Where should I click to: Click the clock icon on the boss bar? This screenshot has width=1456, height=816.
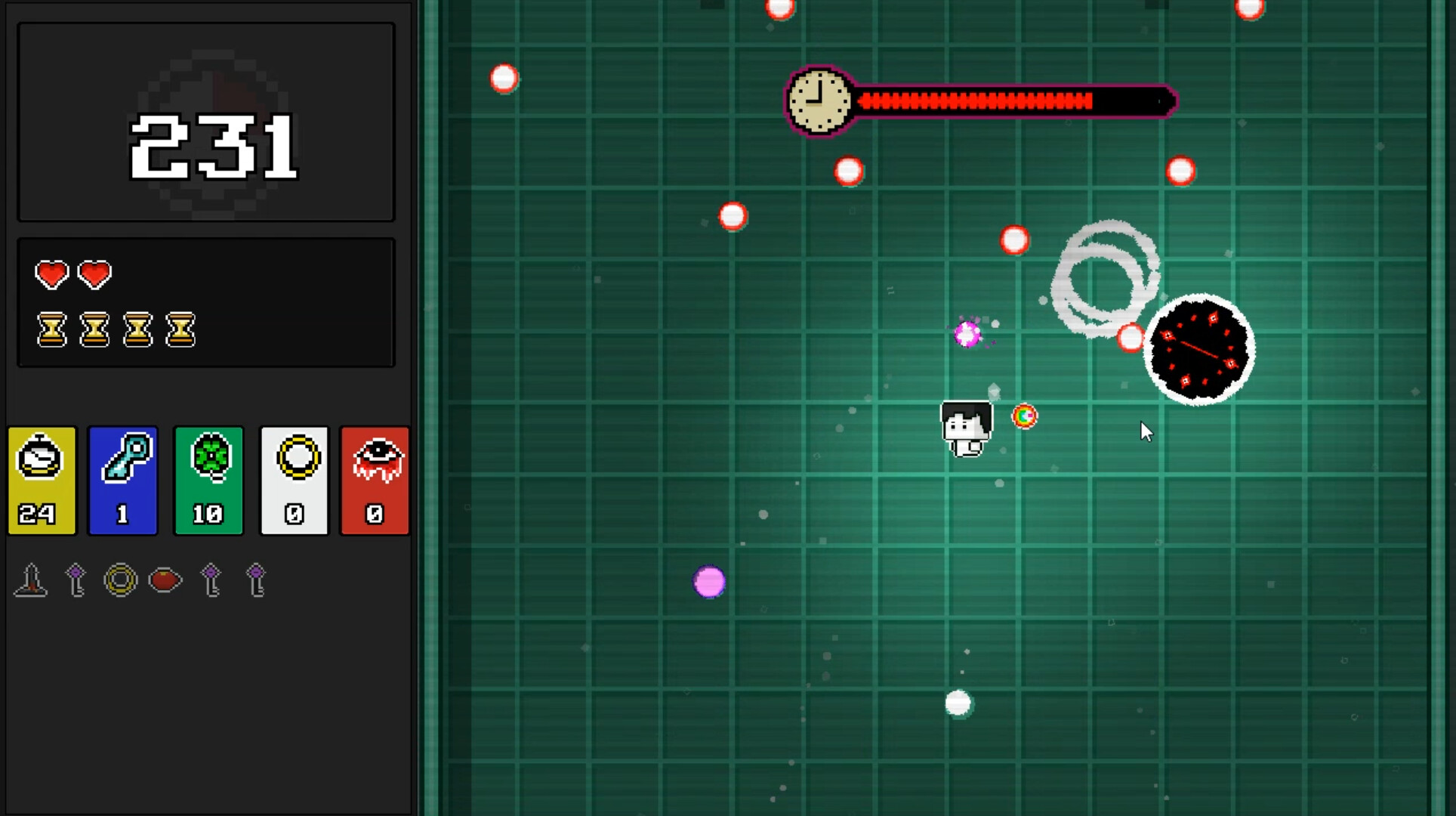click(818, 100)
